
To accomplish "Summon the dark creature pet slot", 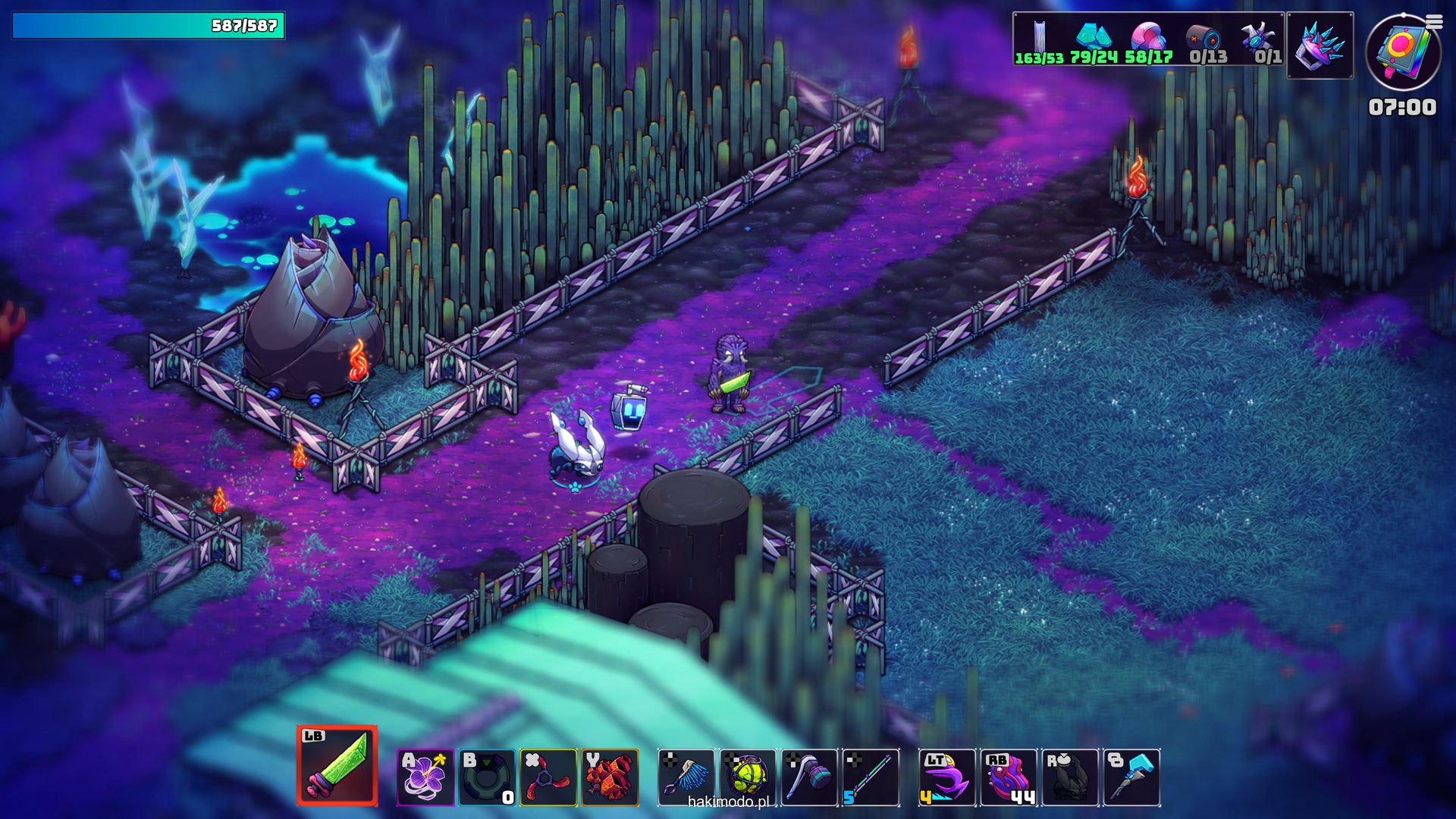I will [1070, 777].
